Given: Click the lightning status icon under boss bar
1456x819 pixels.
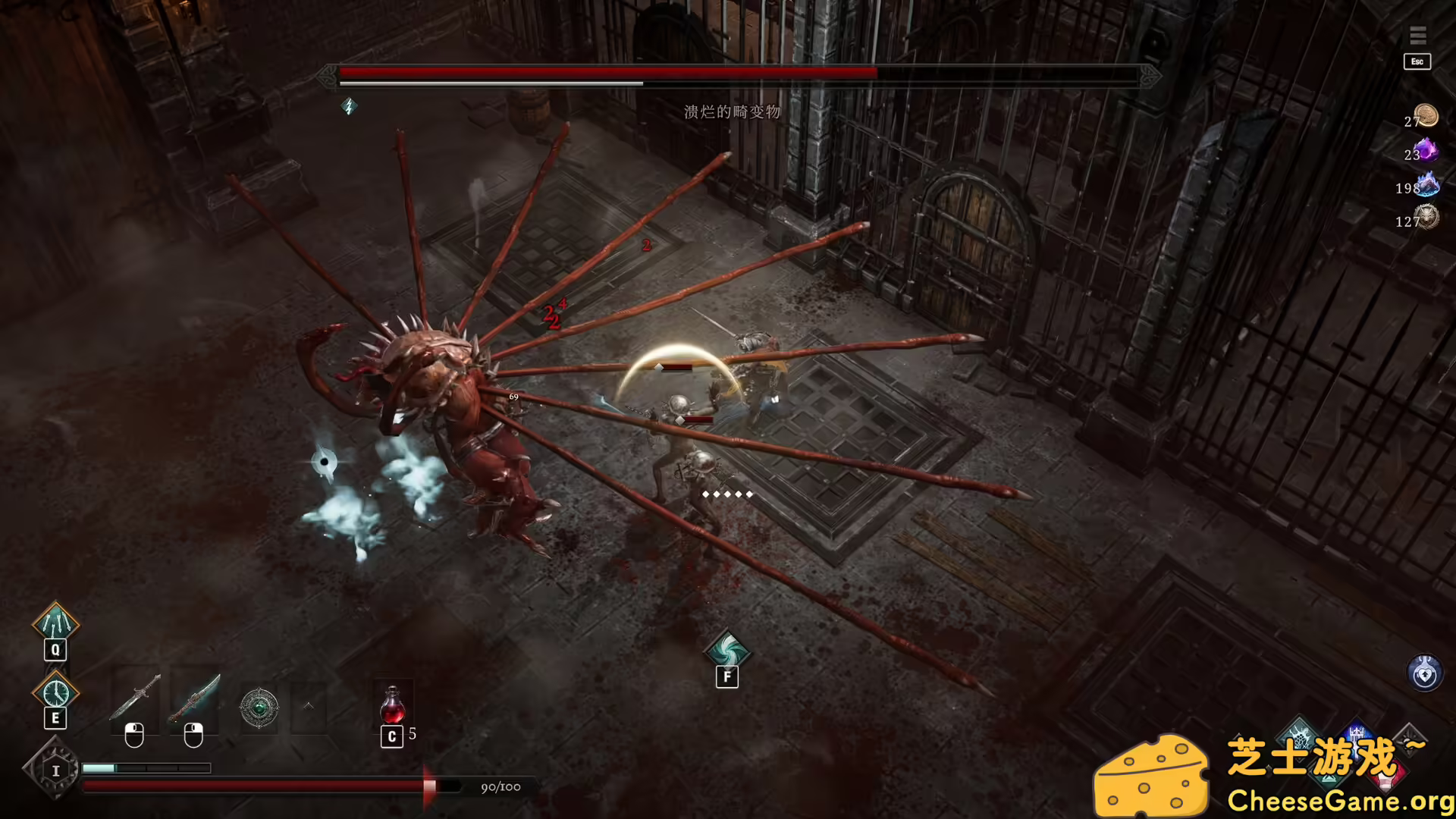Looking at the screenshot, I should coord(349,106).
